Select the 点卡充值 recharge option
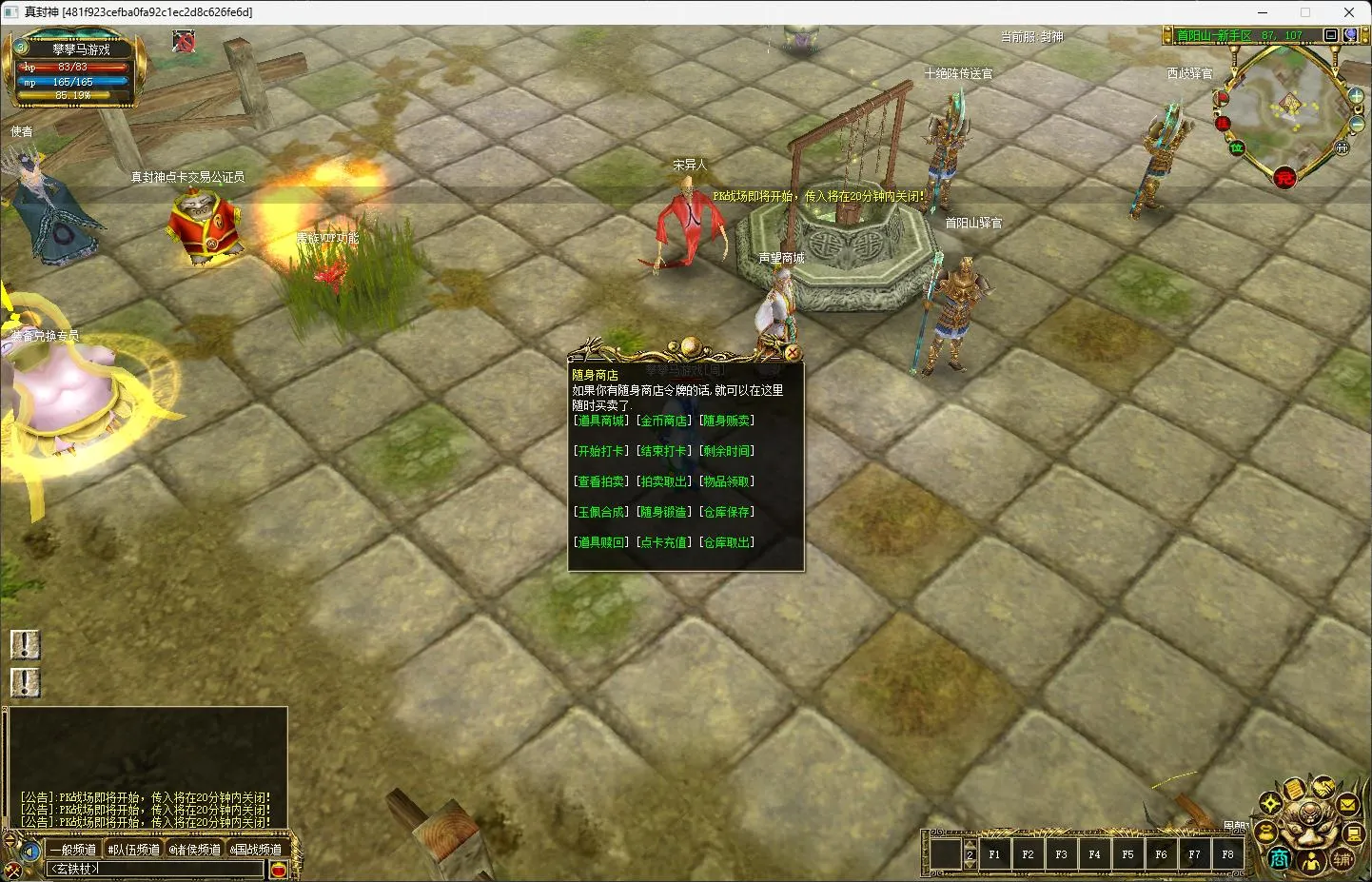 click(663, 542)
